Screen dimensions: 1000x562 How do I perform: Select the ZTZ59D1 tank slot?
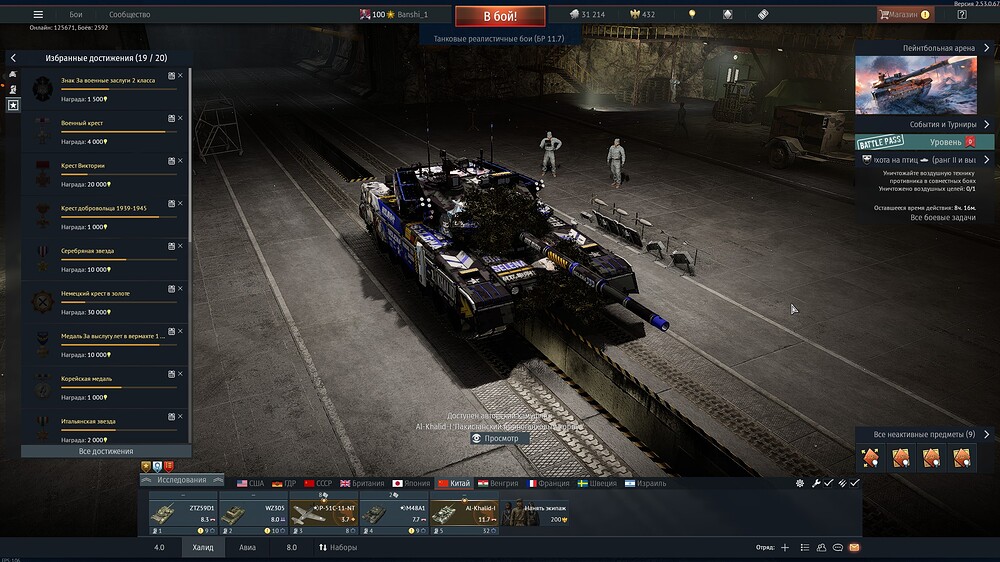tap(183, 513)
